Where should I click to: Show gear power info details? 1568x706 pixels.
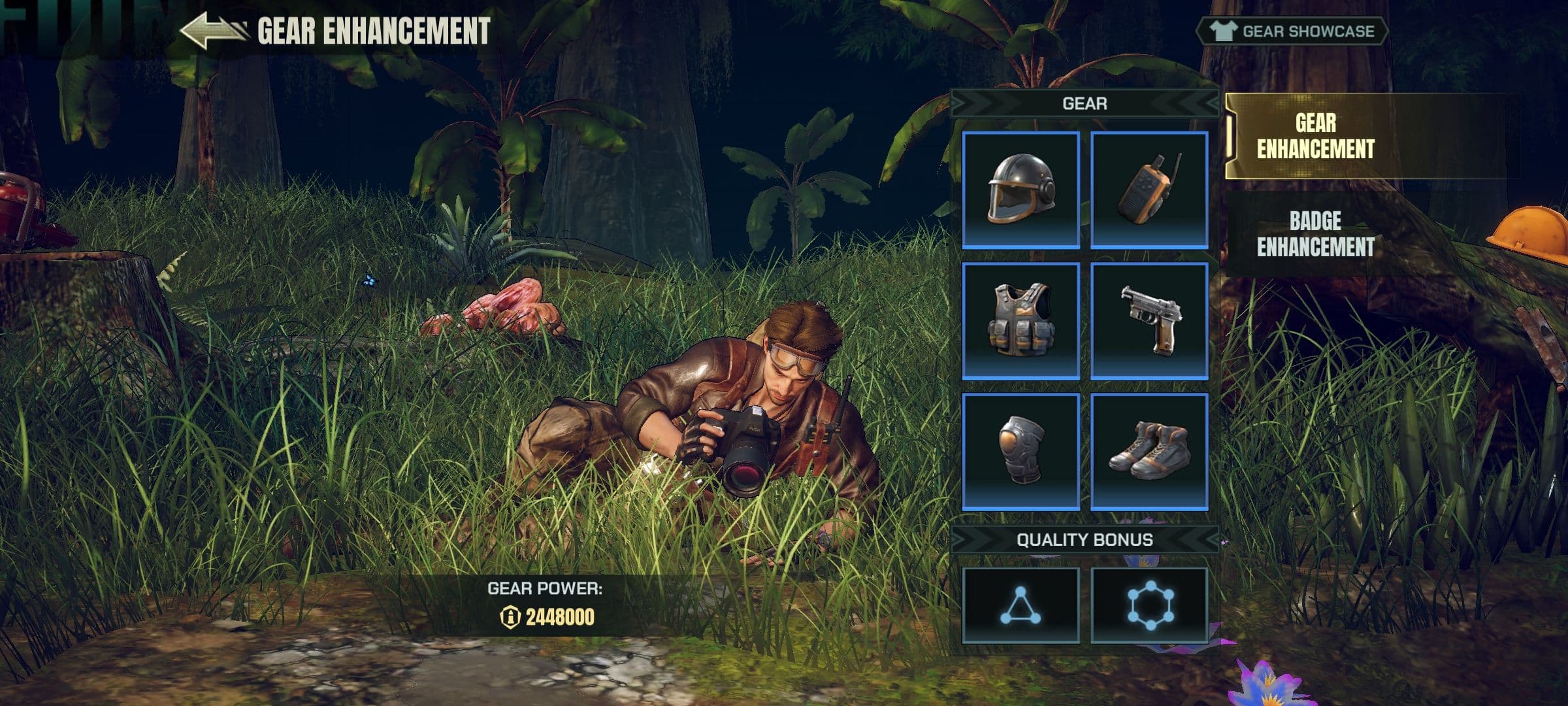[x=509, y=616]
